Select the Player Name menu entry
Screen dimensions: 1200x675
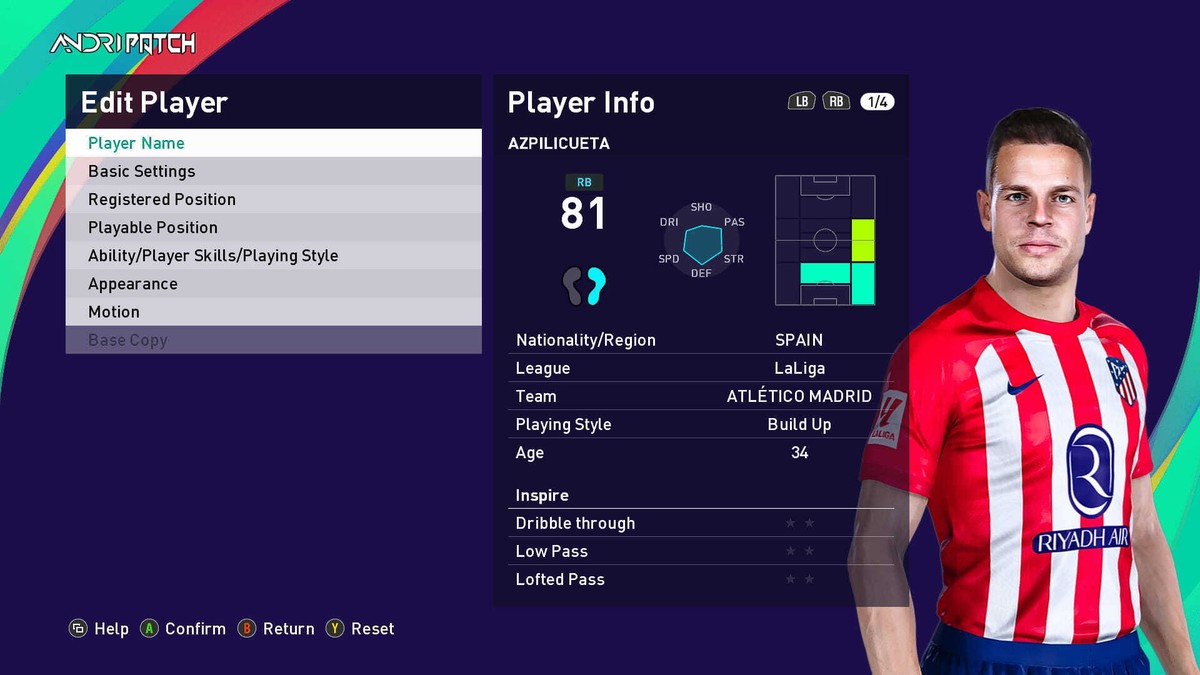(x=273, y=143)
